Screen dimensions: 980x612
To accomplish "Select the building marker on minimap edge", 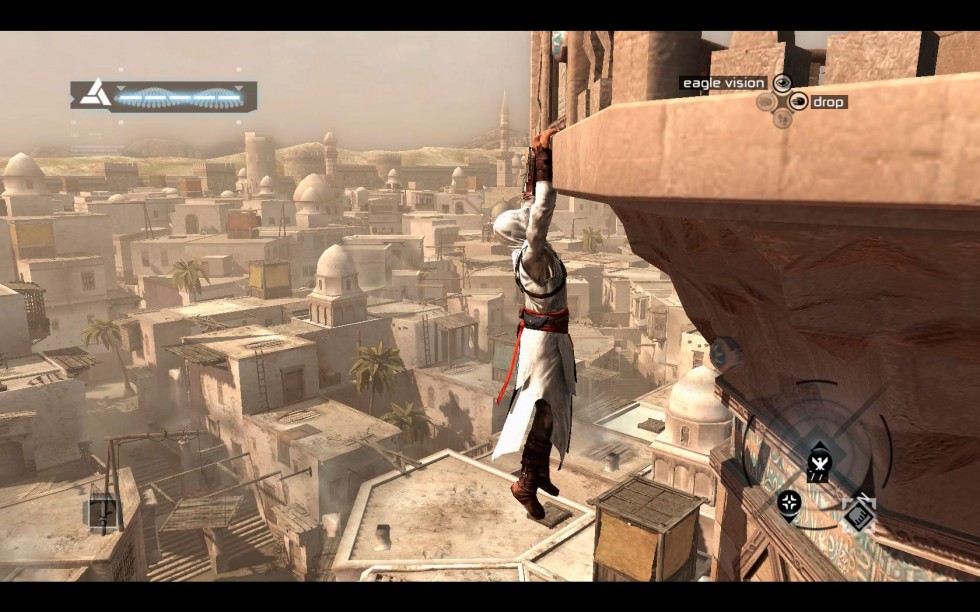I will point(859,514).
